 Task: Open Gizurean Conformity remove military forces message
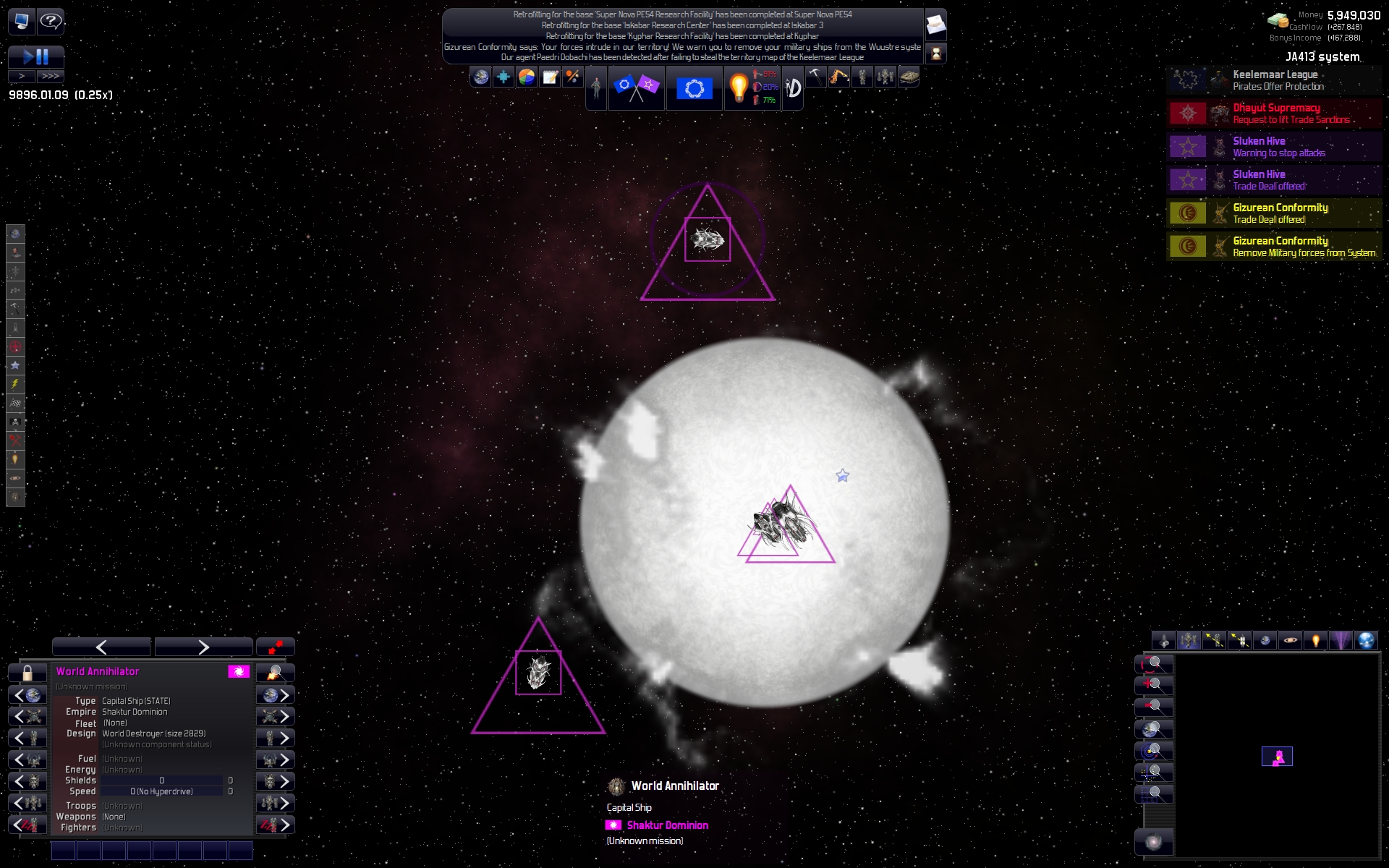[x=1274, y=247]
